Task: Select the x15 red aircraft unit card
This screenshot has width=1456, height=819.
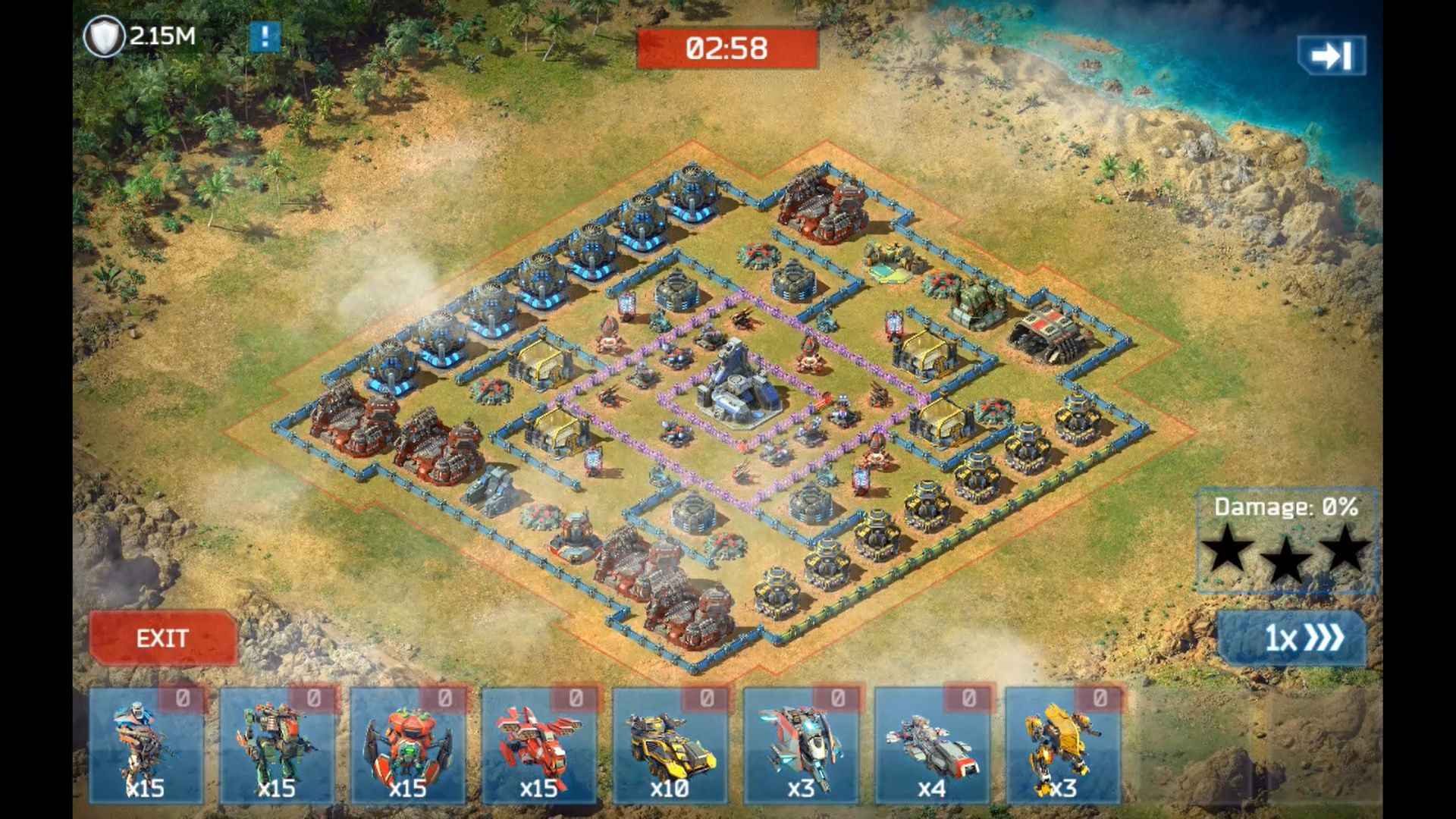Action: pyautogui.click(x=539, y=745)
